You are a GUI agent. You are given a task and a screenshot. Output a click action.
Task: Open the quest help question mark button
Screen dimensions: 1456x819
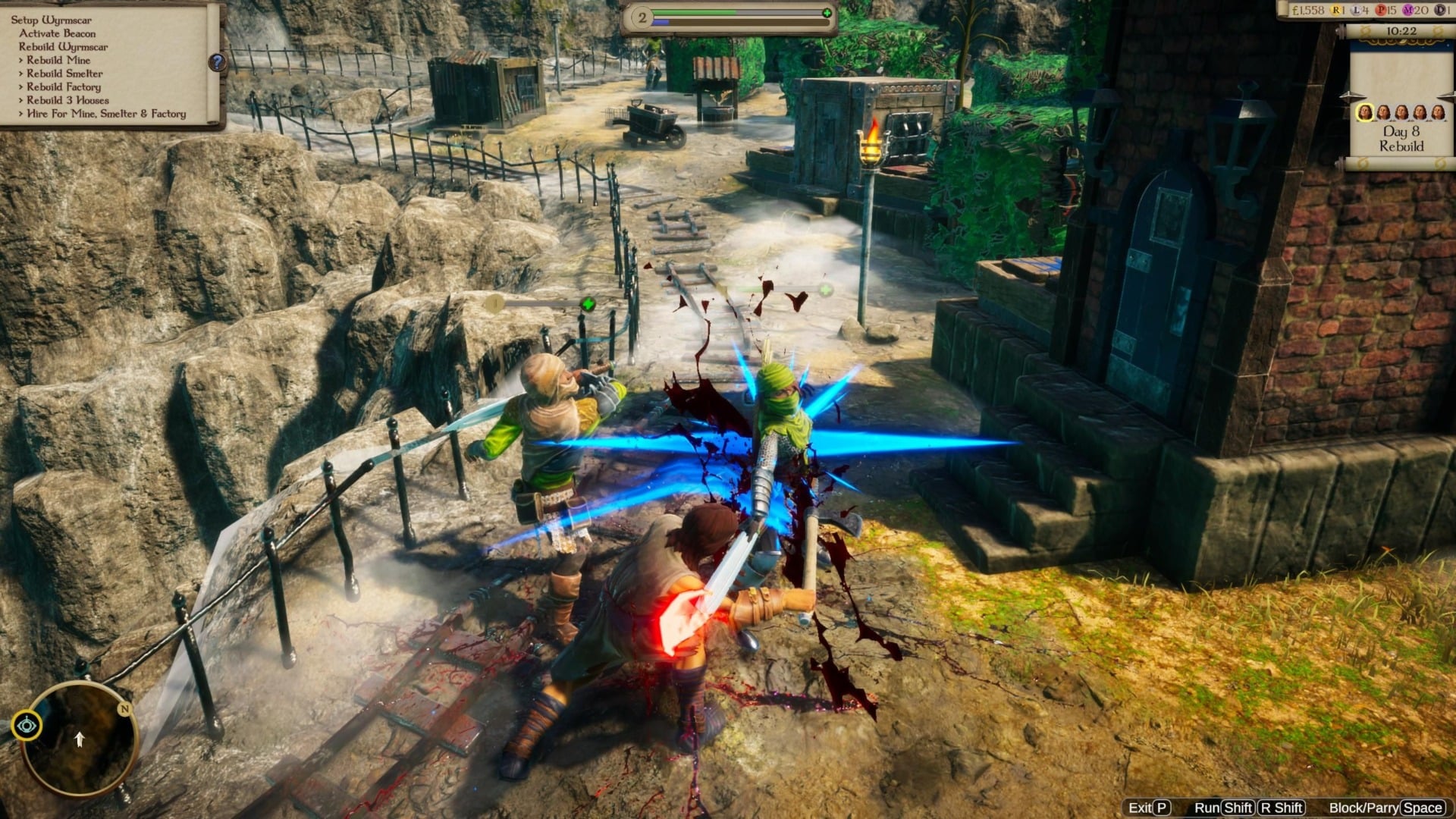pyautogui.click(x=217, y=62)
